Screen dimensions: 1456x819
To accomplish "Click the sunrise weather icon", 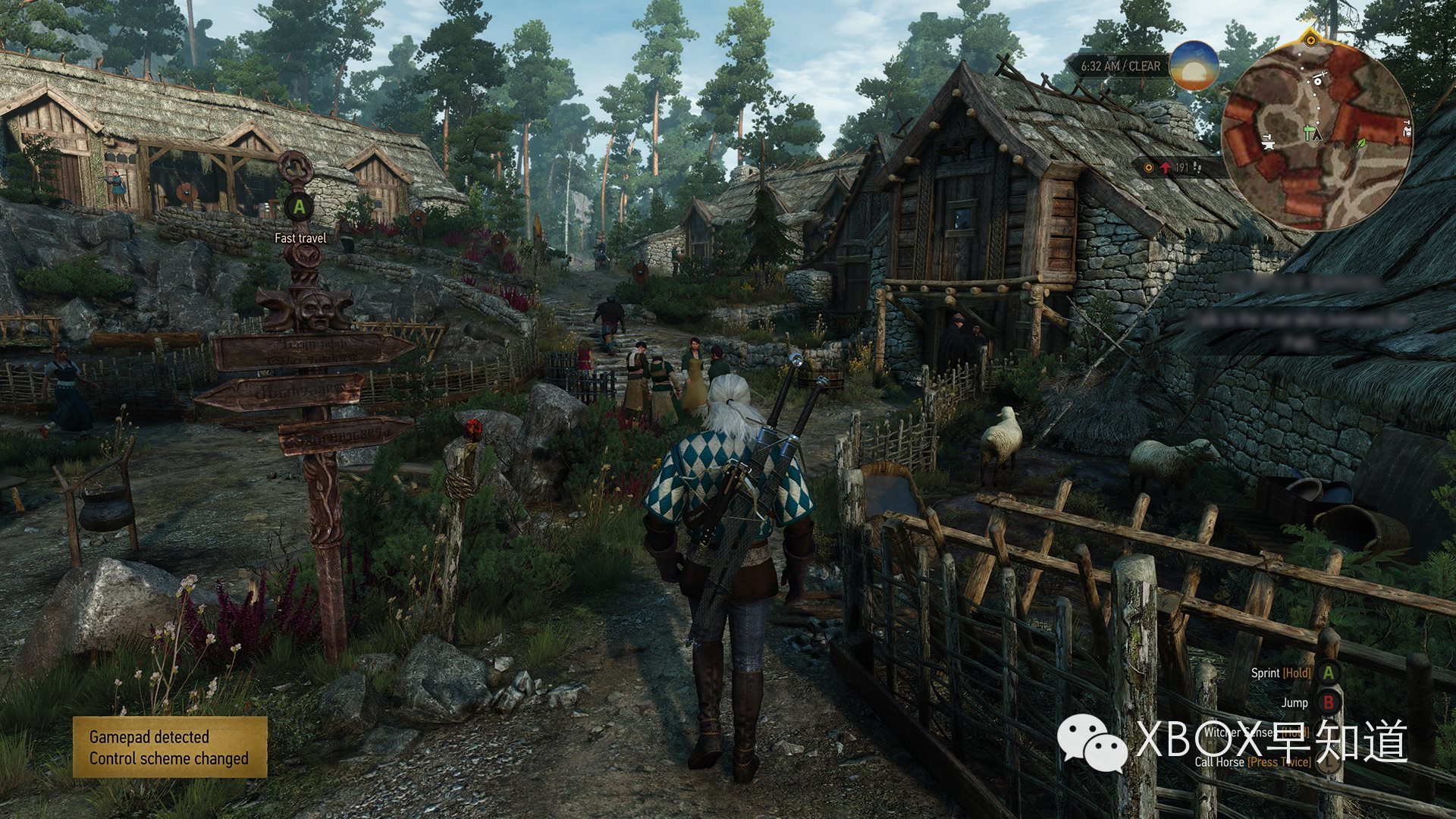I will (1194, 66).
